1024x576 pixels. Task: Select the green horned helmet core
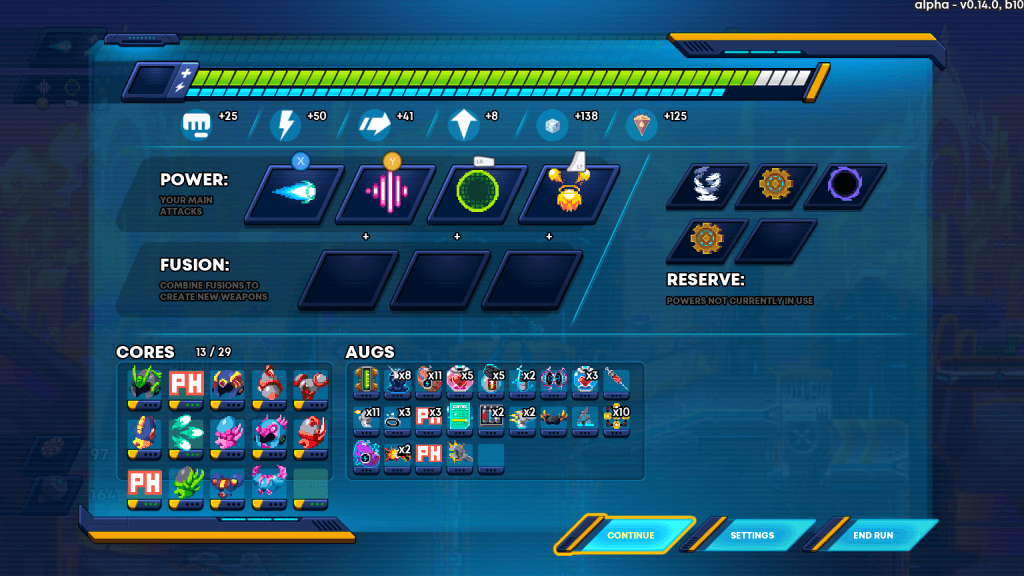tap(145, 385)
